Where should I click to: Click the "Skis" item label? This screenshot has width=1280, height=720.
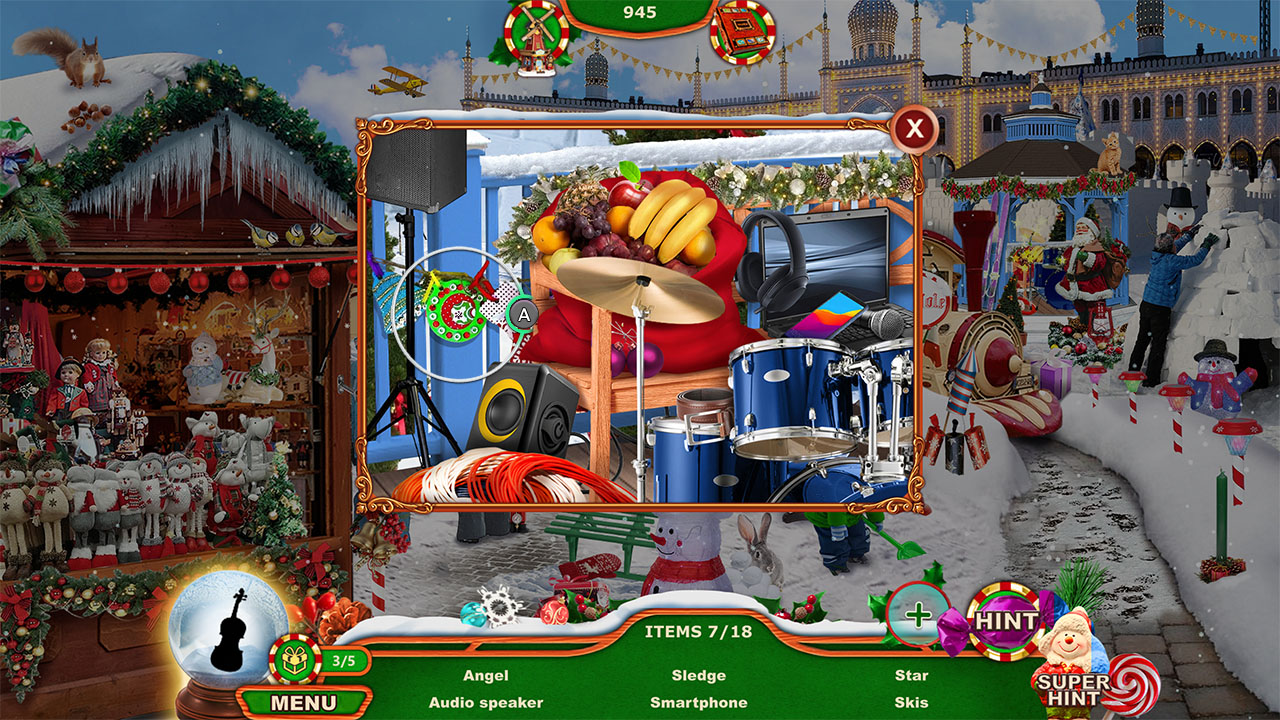coord(910,703)
